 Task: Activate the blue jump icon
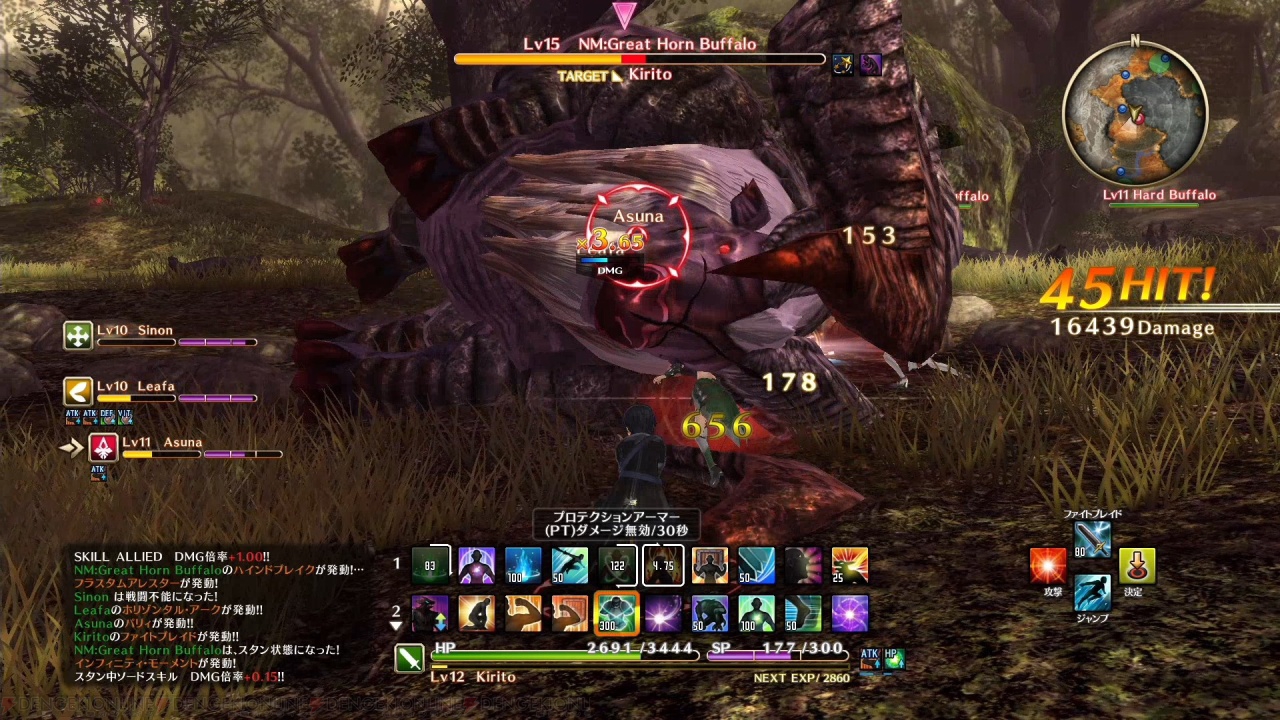coord(1092,592)
